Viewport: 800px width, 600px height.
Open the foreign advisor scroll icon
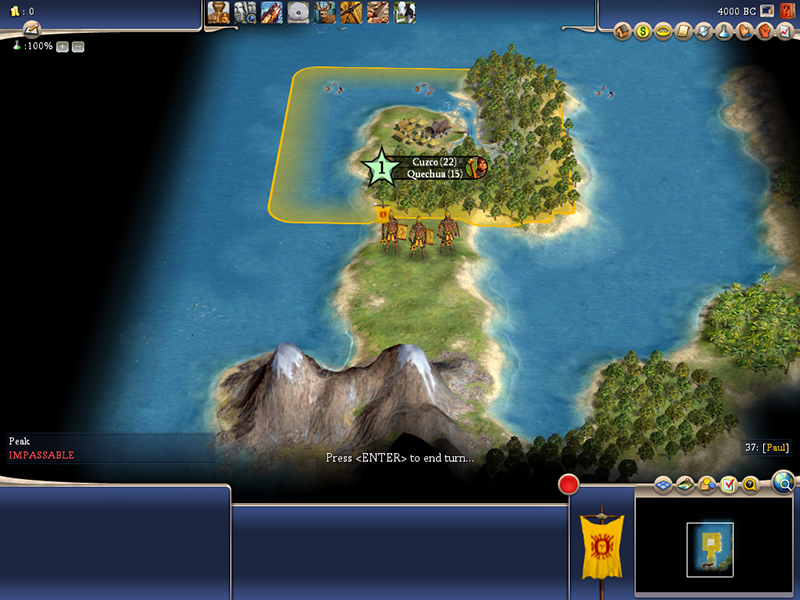point(684,32)
